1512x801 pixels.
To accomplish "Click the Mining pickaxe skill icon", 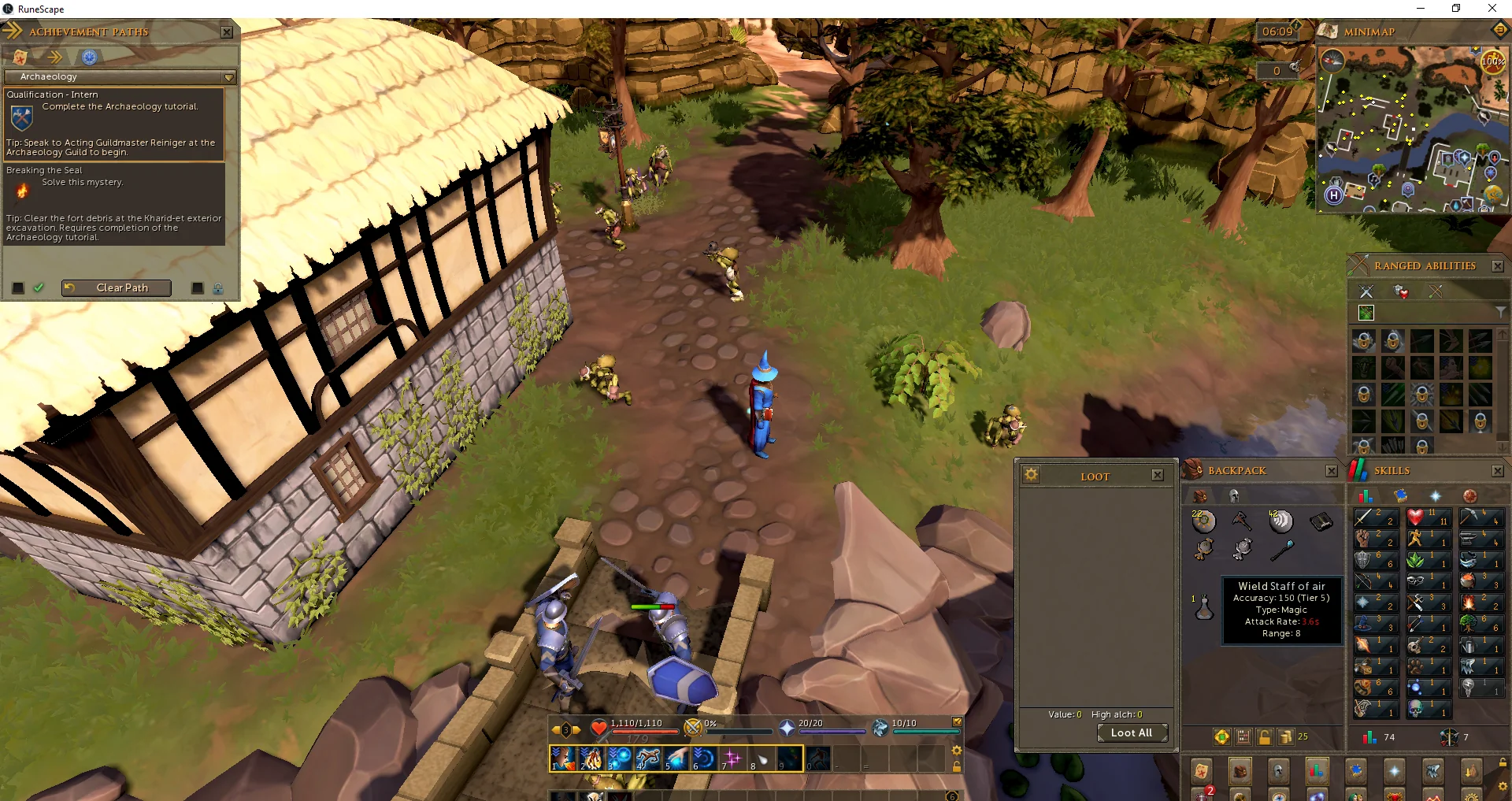I will 1469,517.
